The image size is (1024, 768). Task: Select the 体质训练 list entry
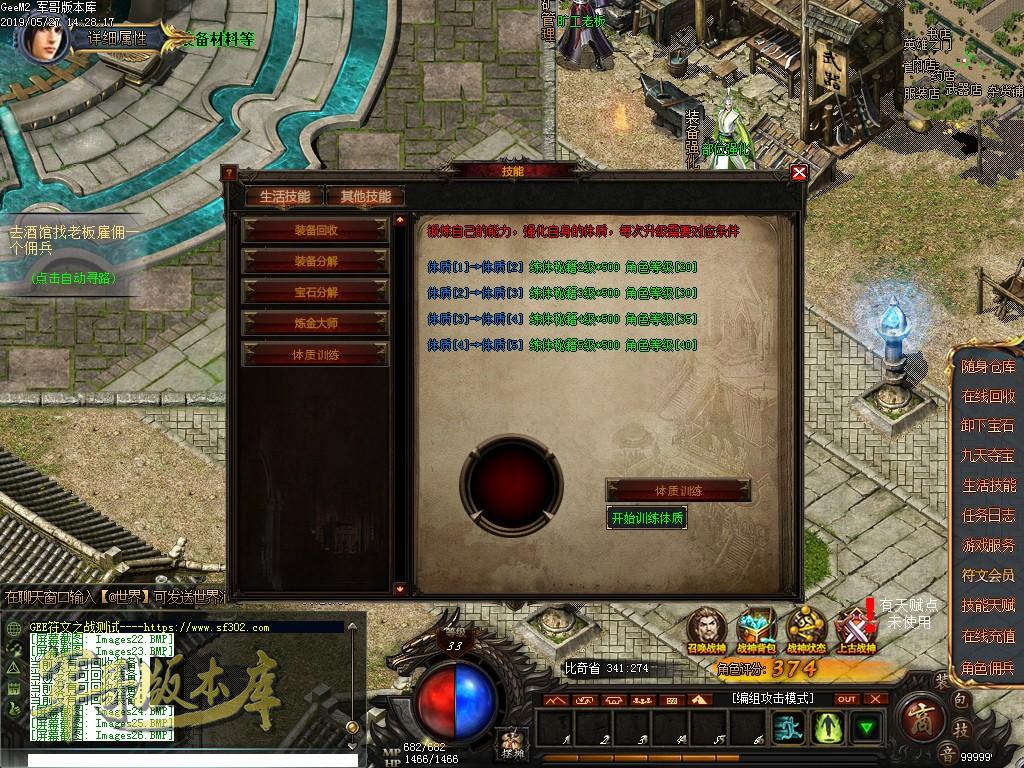(316, 354)
